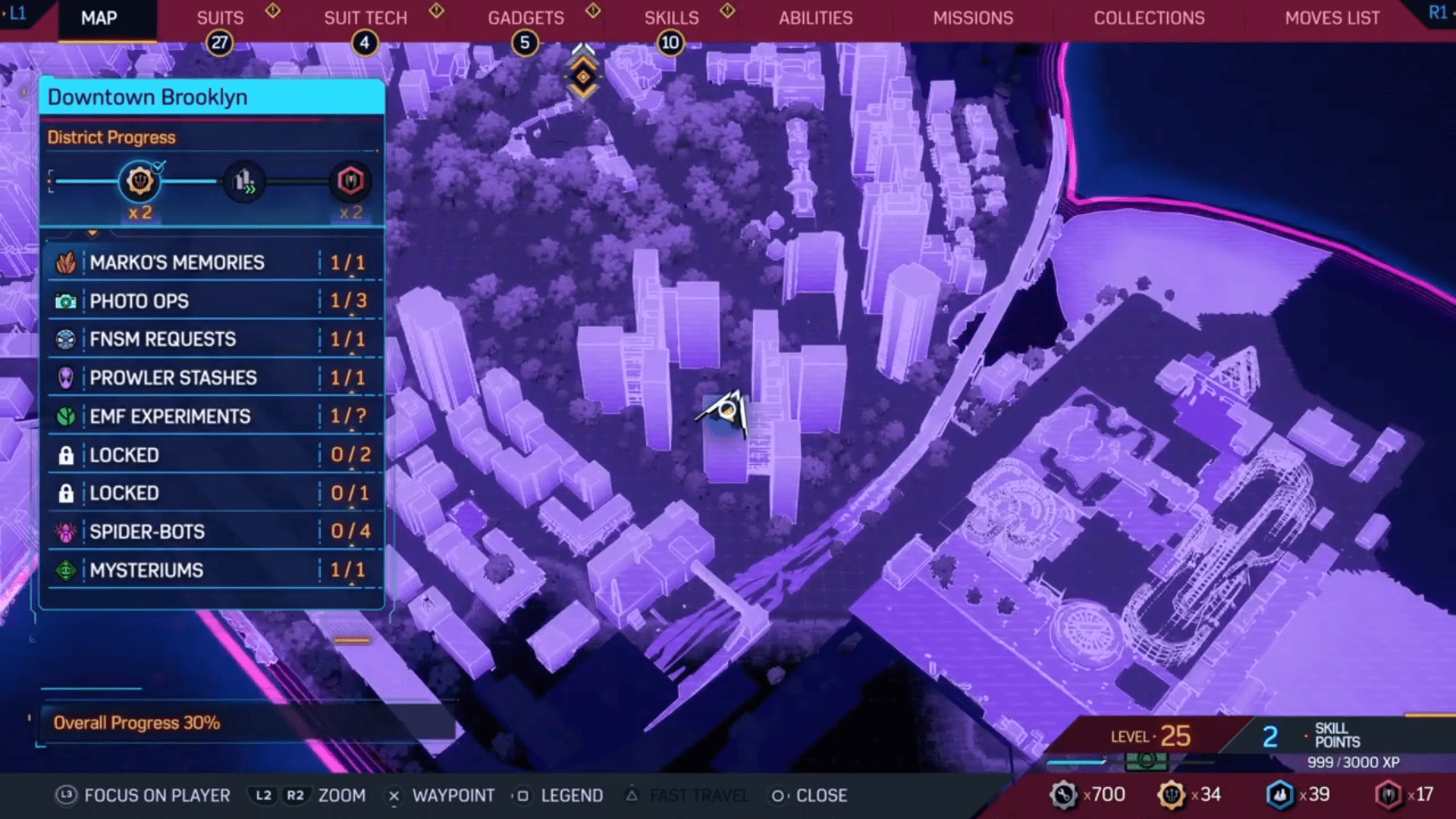Expand the orange caret below District Progress
1456x819 pixels.
coord(93,233)
